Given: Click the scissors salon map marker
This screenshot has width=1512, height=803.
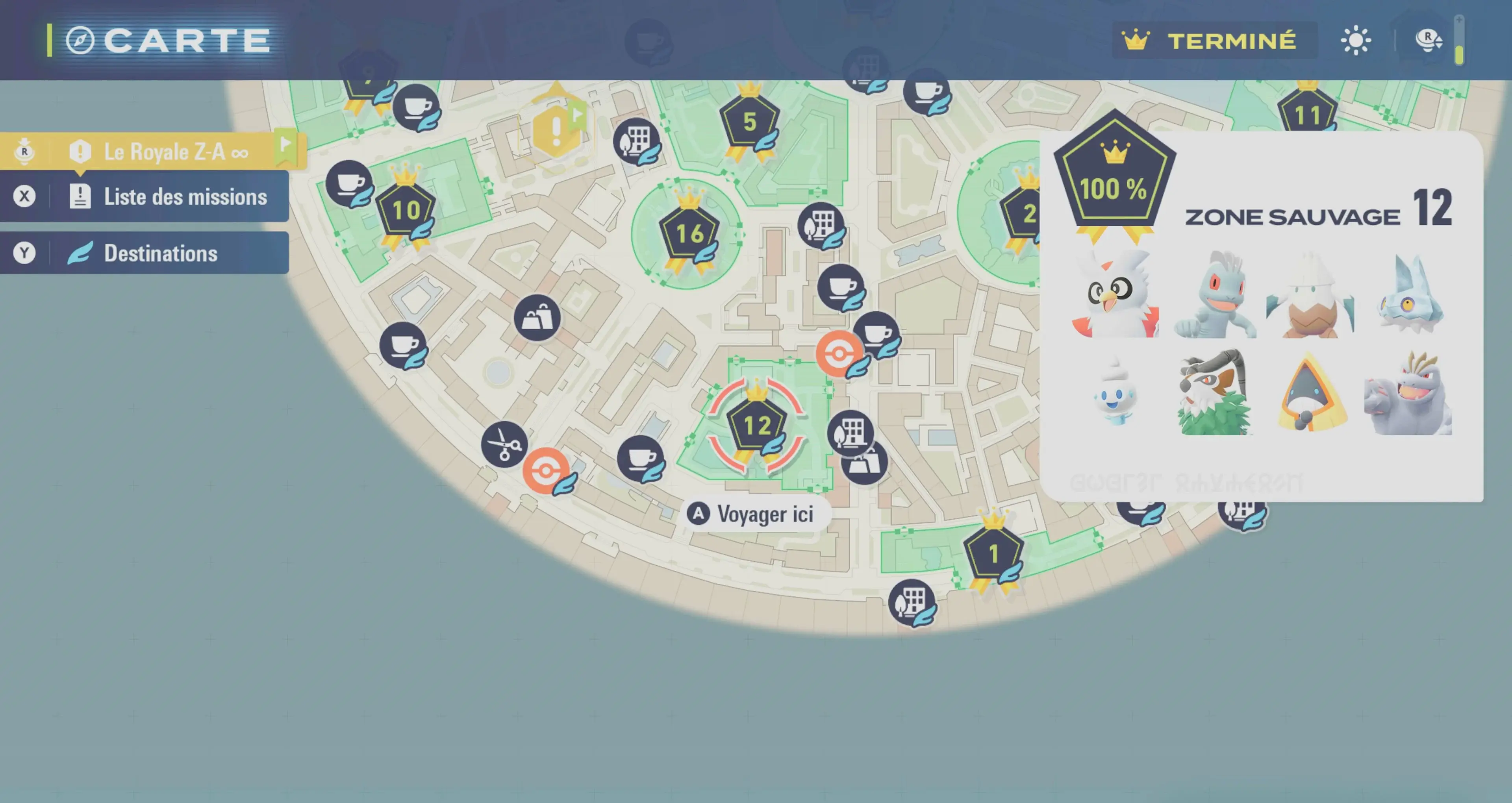Looking at the screenshot, I should (504, 445).
